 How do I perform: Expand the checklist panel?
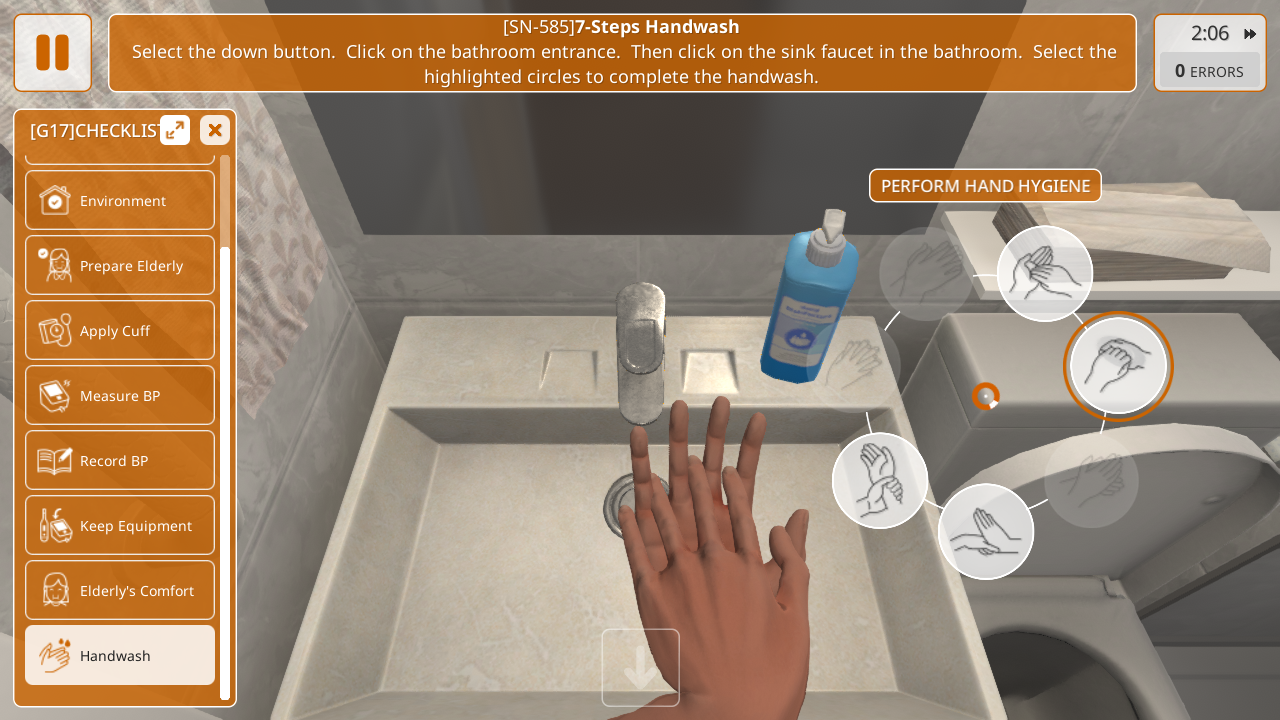[175, 130]
